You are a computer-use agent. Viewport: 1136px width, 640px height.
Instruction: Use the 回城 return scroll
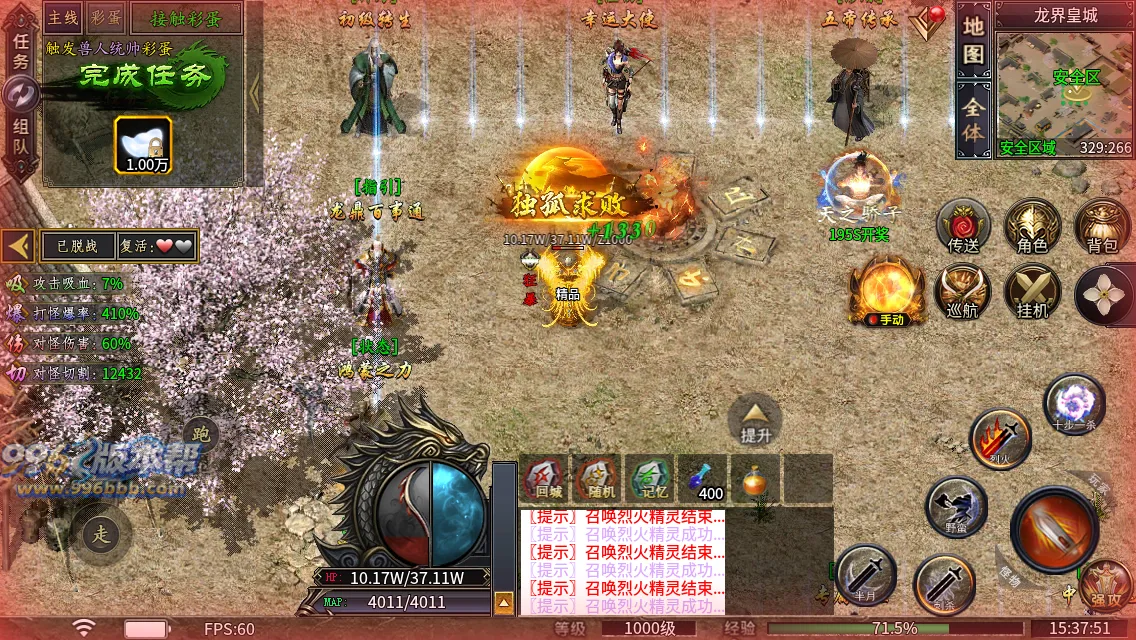[x=547, y=478]
